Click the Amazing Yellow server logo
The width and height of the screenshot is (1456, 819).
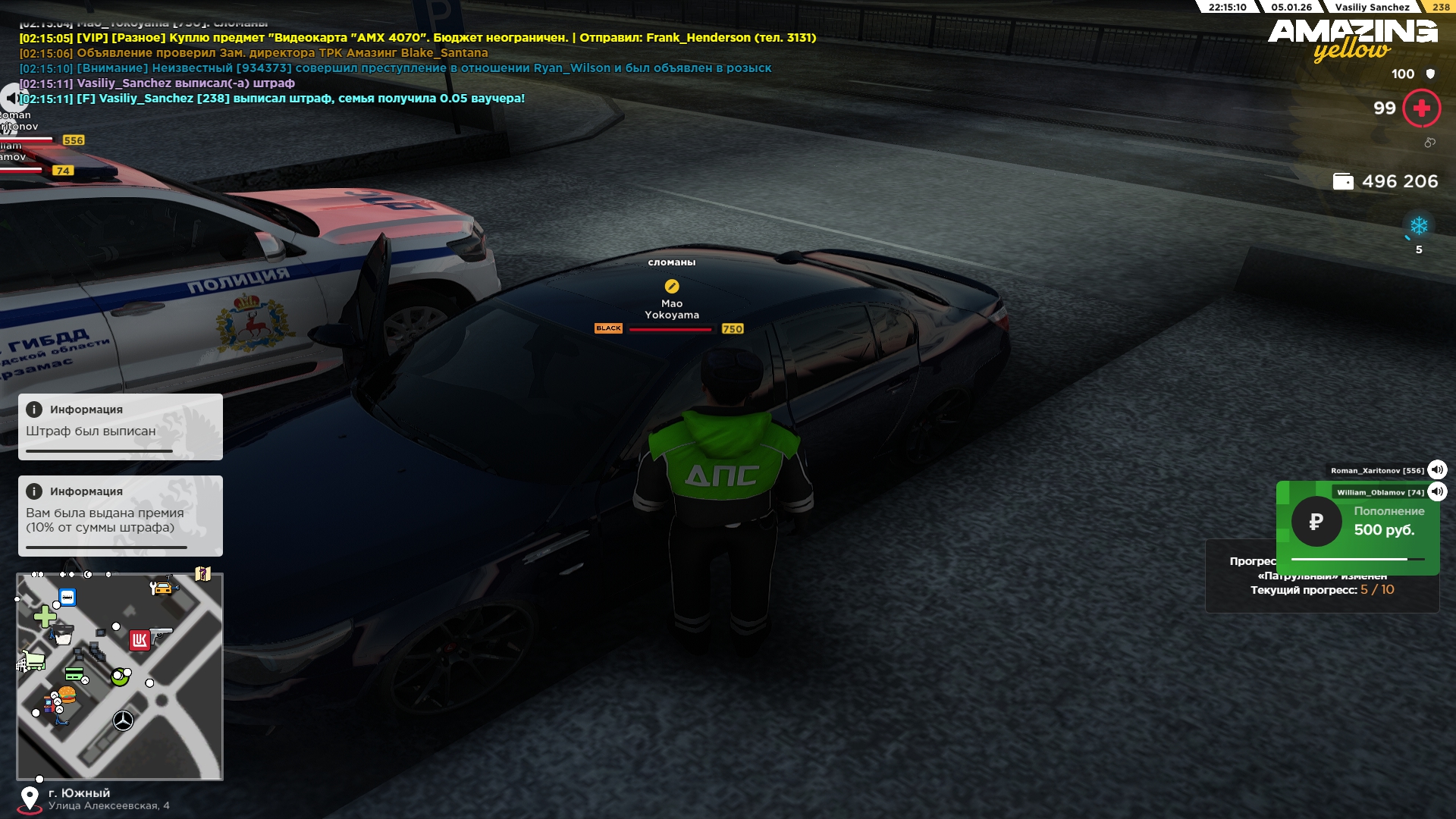[x=1352, y=39]
